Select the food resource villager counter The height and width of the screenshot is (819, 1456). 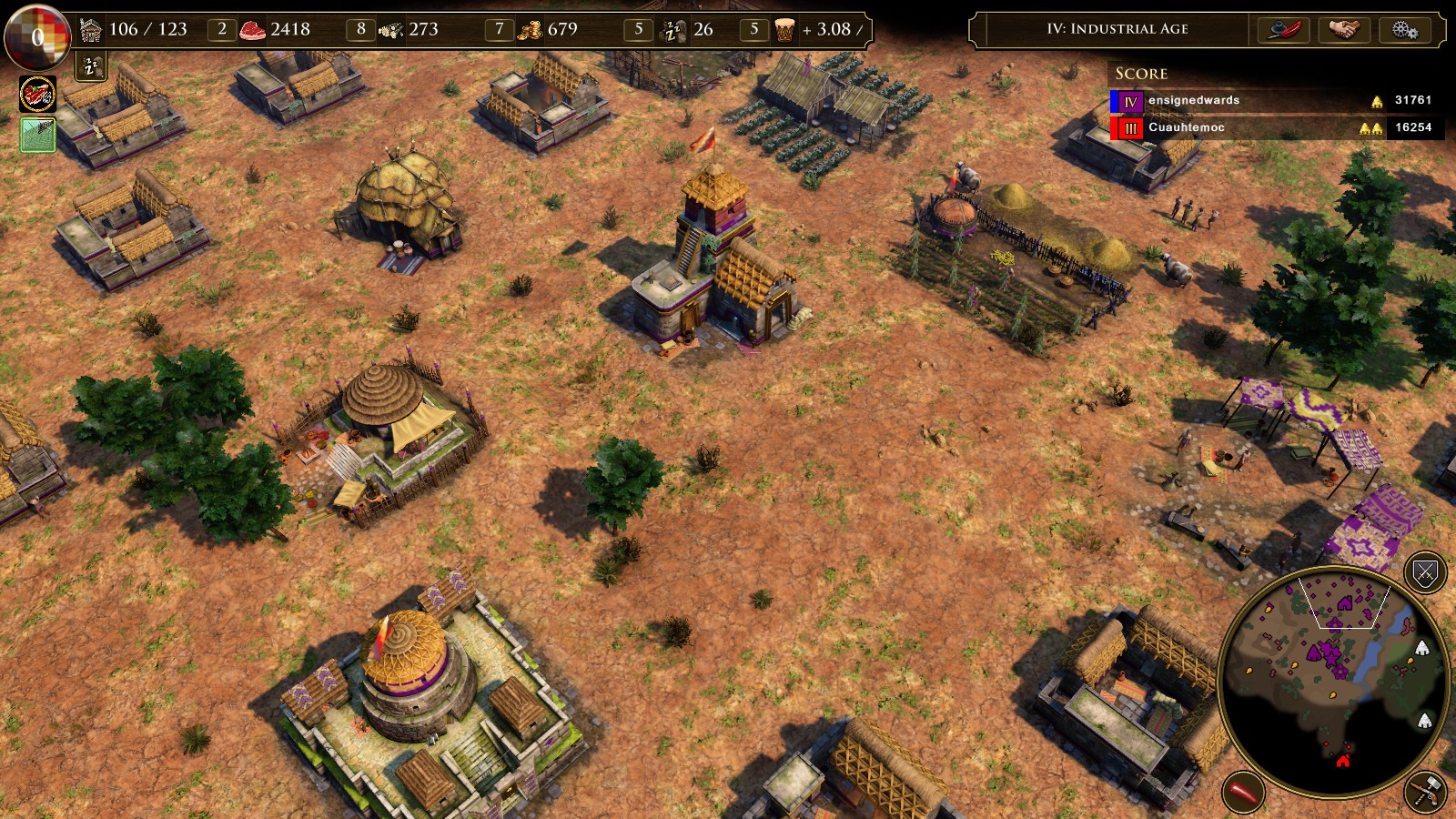tap(222, 29)
